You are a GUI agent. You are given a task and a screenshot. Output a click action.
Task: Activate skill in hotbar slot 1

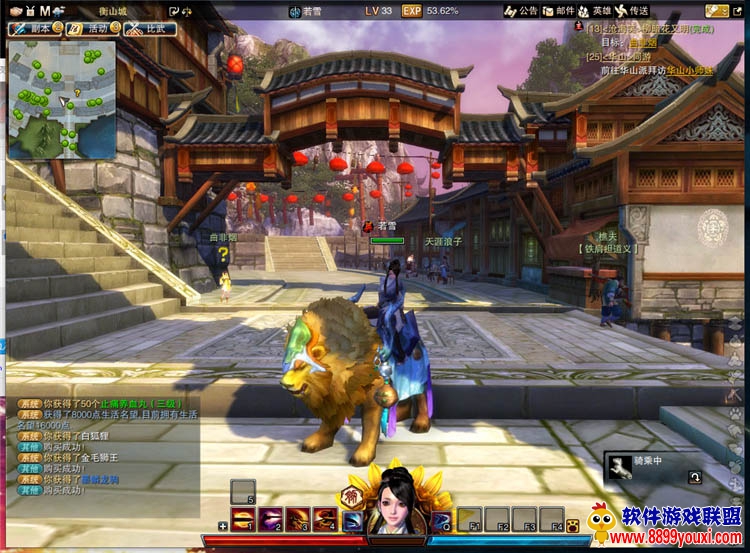pyautogui.click(x=243, y=518)
